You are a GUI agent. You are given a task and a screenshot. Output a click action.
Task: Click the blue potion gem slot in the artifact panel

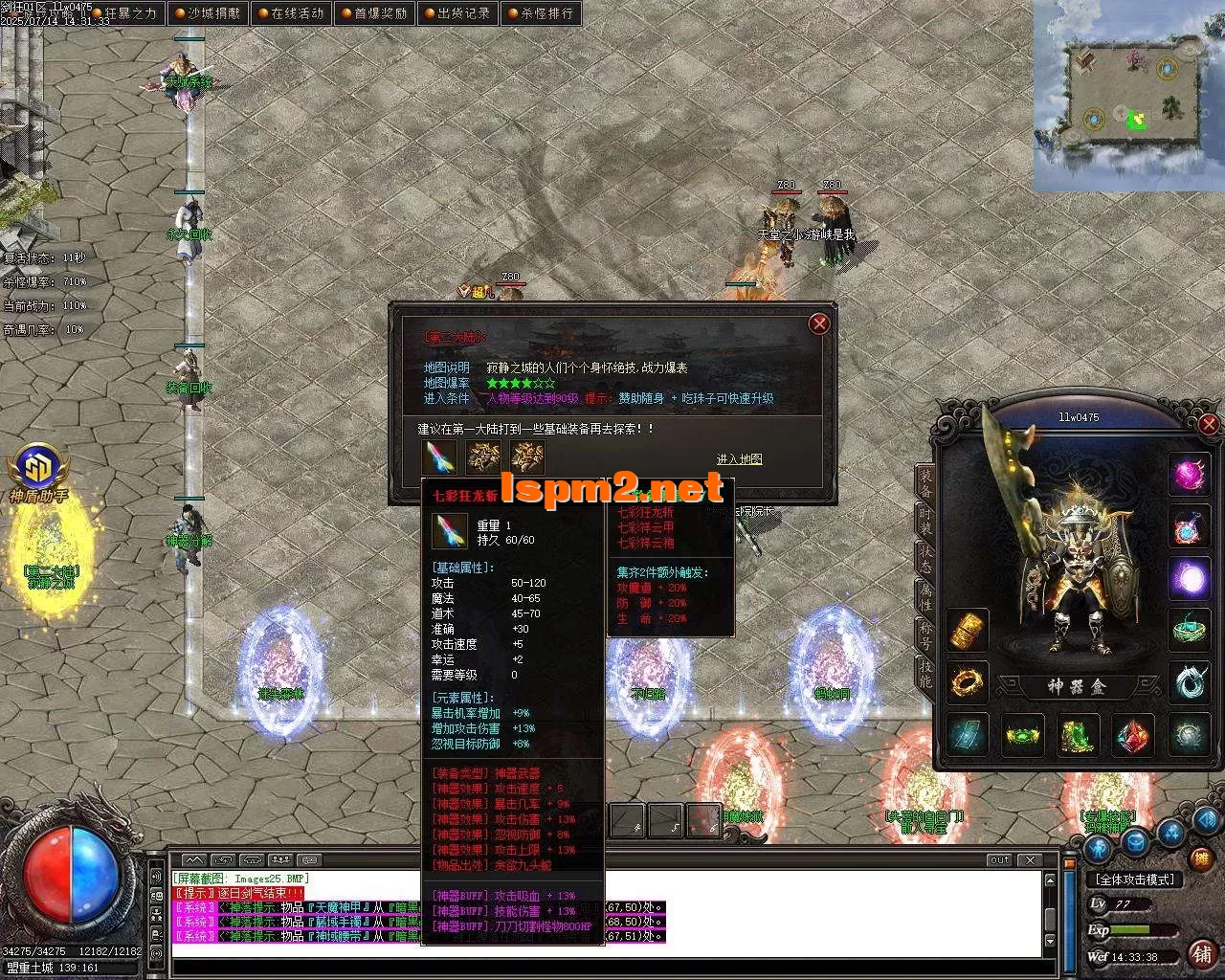(1190, 528)
